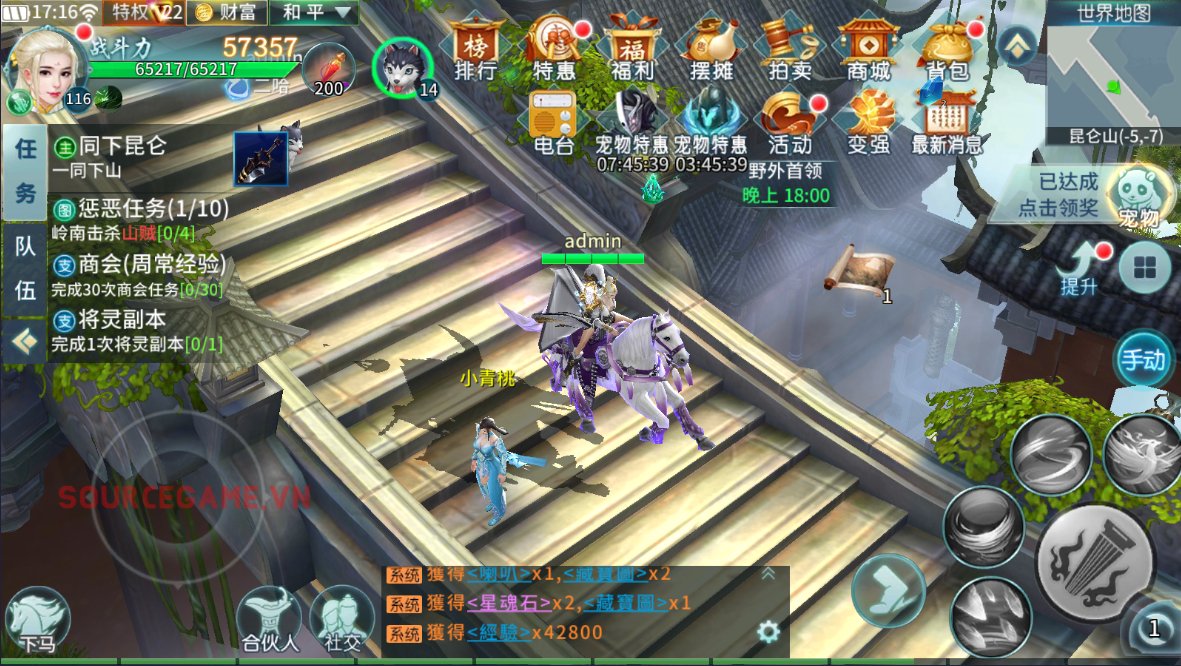Open the 社交 social menu
1181x666 pixels.
click(342, 620)
